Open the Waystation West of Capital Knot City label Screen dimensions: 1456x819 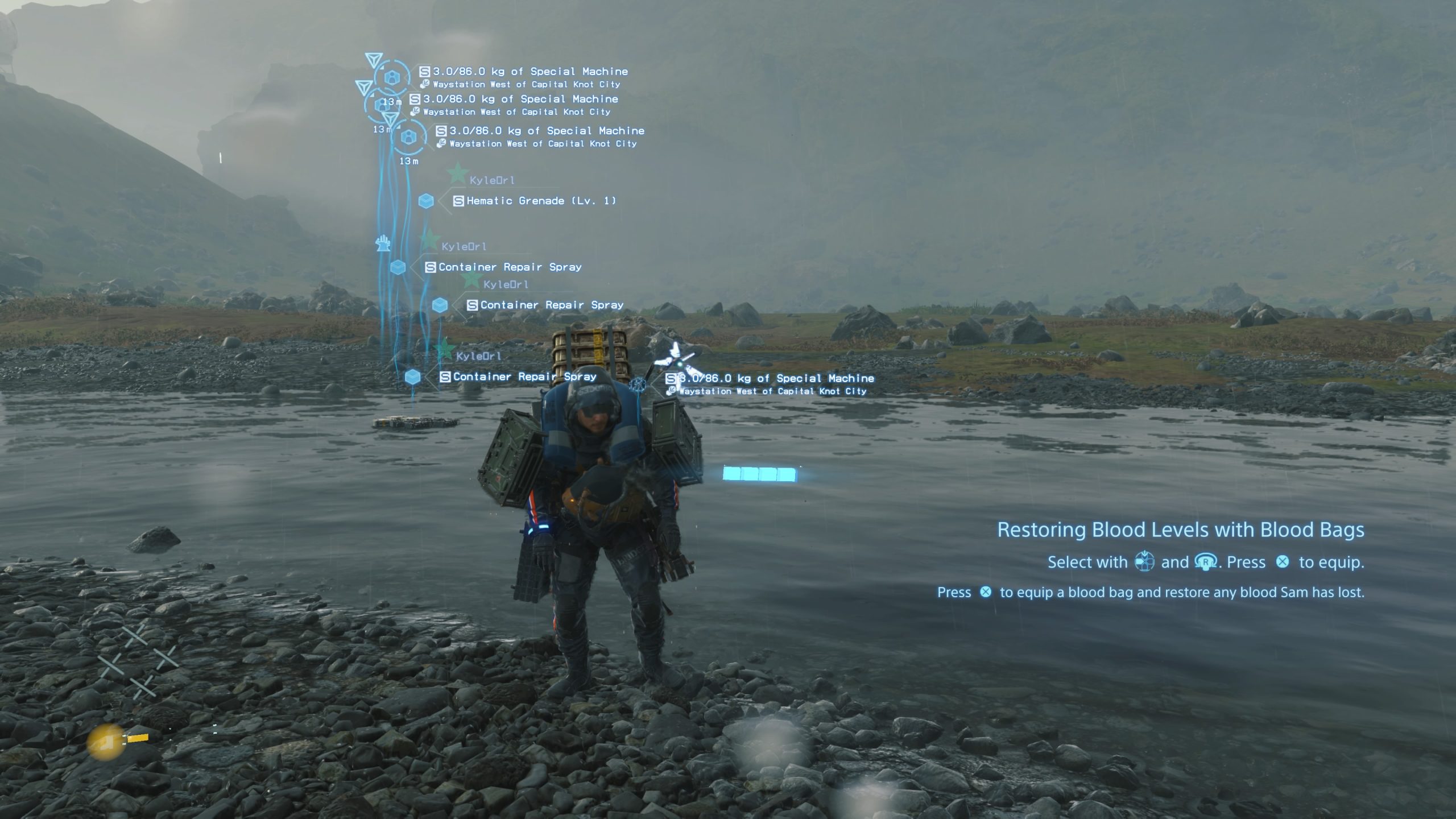(528, 84)
